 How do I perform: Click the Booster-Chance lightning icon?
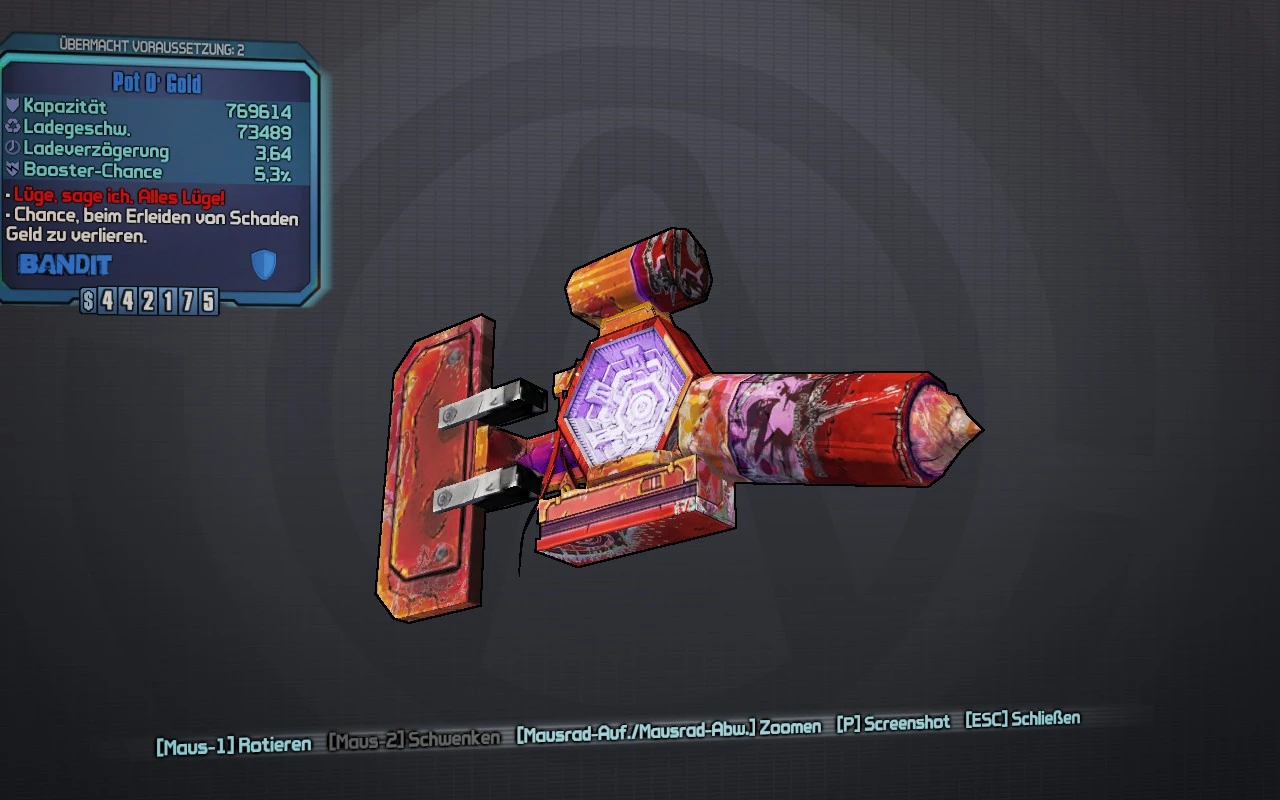coord(14,166)
